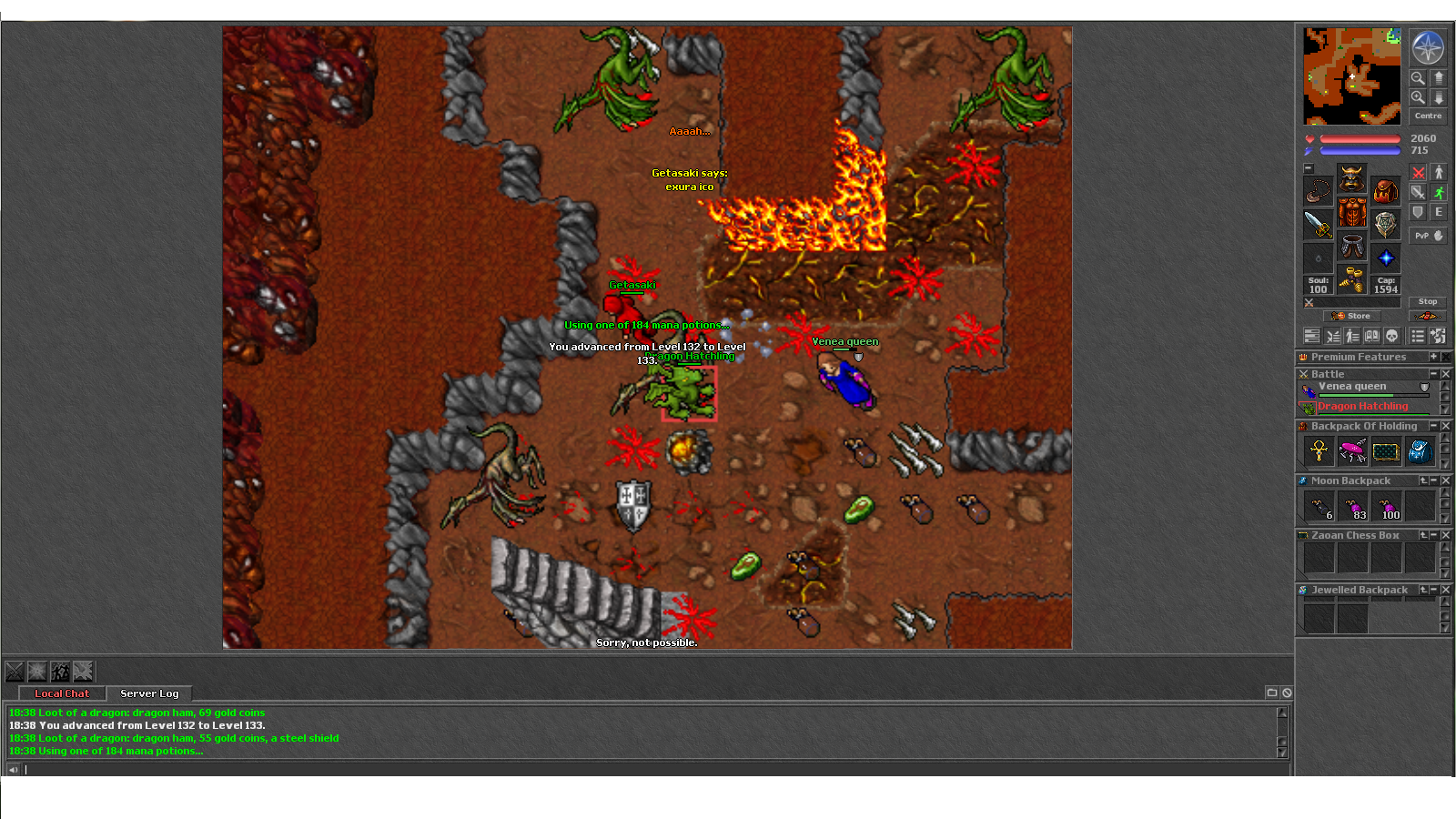Image resolution: width=1456 pixels, height=819 pixels.
Task: Click the leftmost horizontal-bars options icon
Action: click(1312, 335)
